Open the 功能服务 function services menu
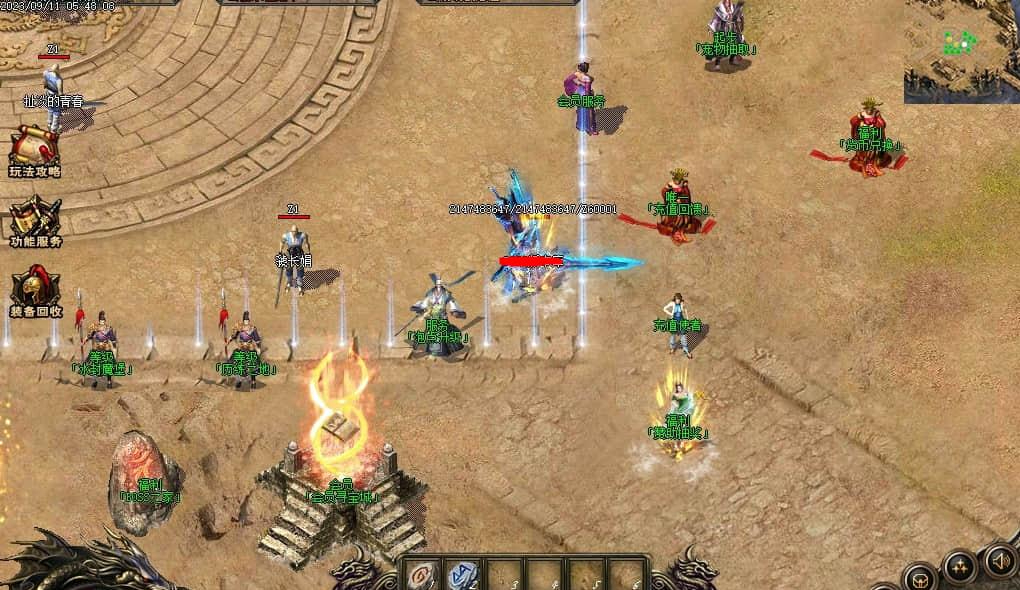Image resolution: width=1020 pixels, height=590 pixels. (35, 221)
